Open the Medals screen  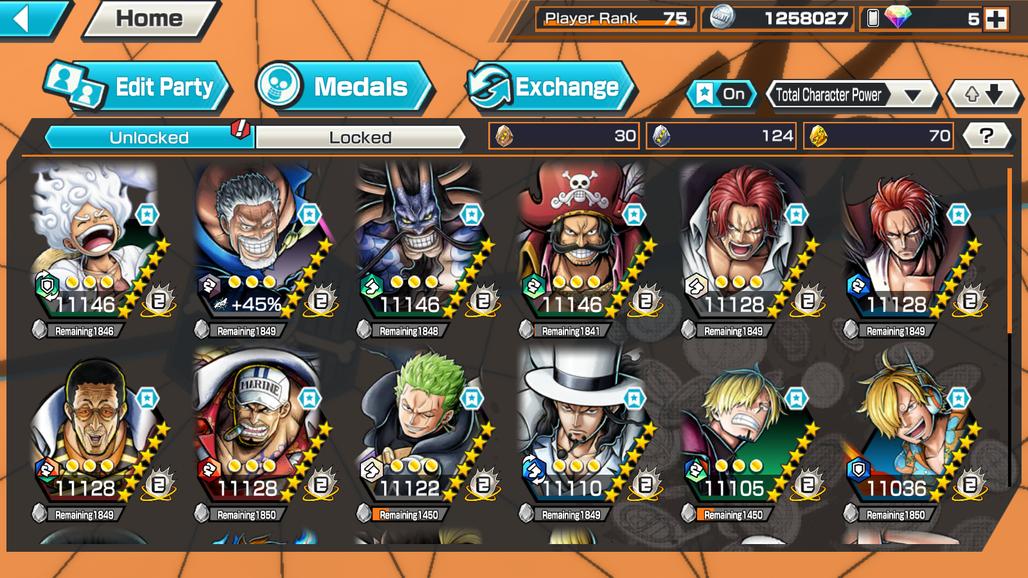tap(343, 87)
